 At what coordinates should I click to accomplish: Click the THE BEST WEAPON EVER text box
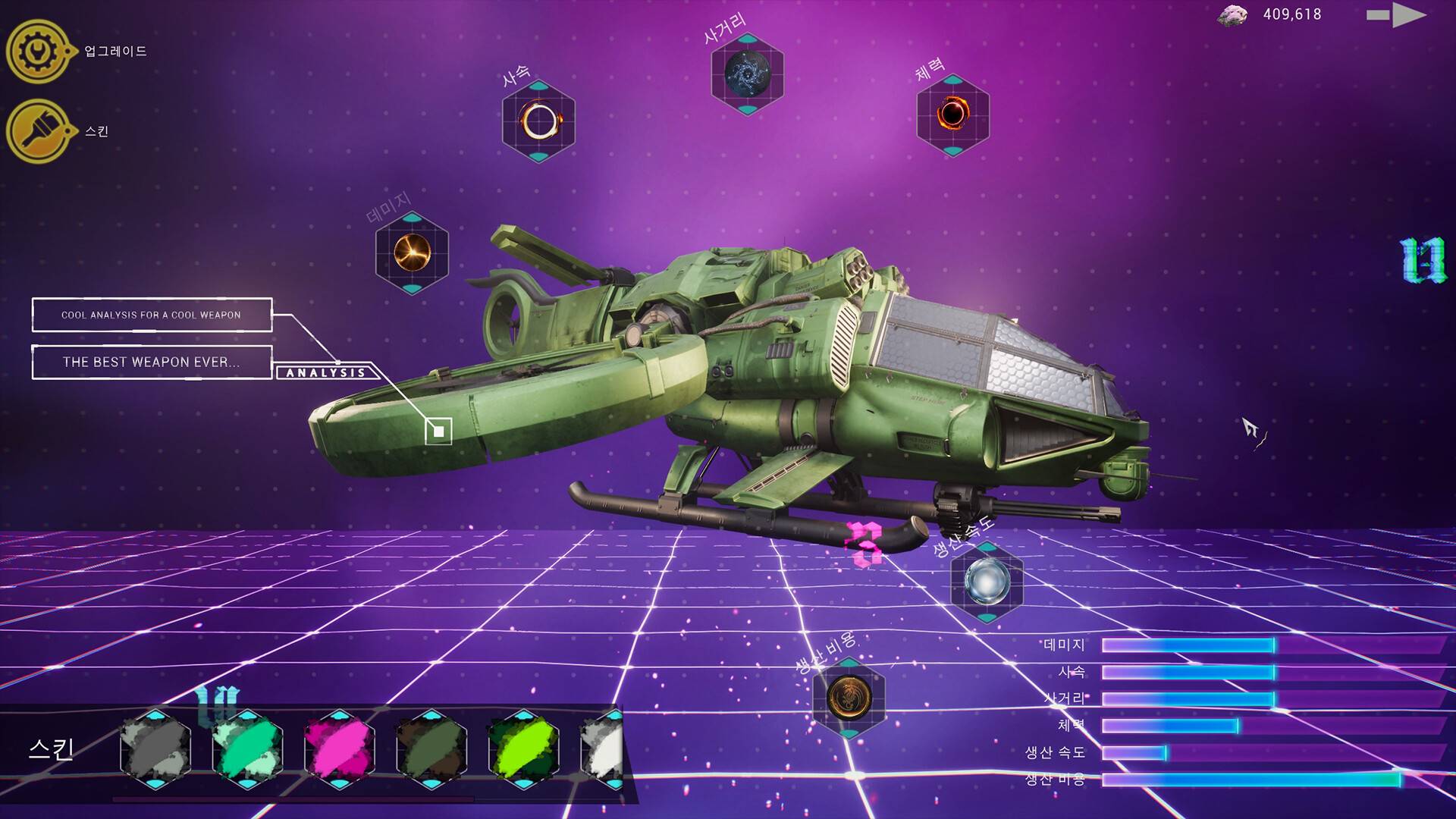click(151, 362)
